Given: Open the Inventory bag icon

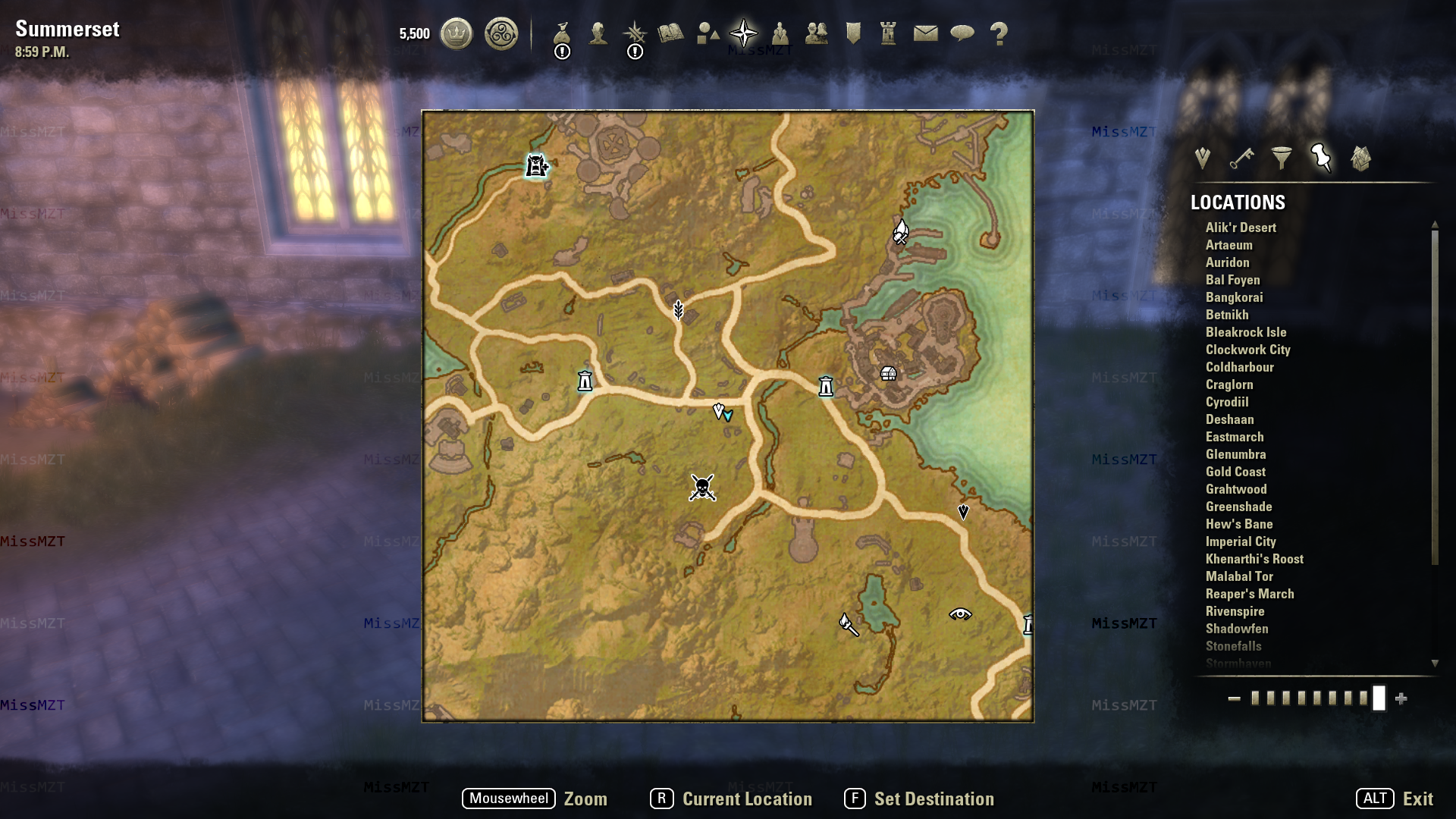Looking at the screenshot, I should coord(562,33).
